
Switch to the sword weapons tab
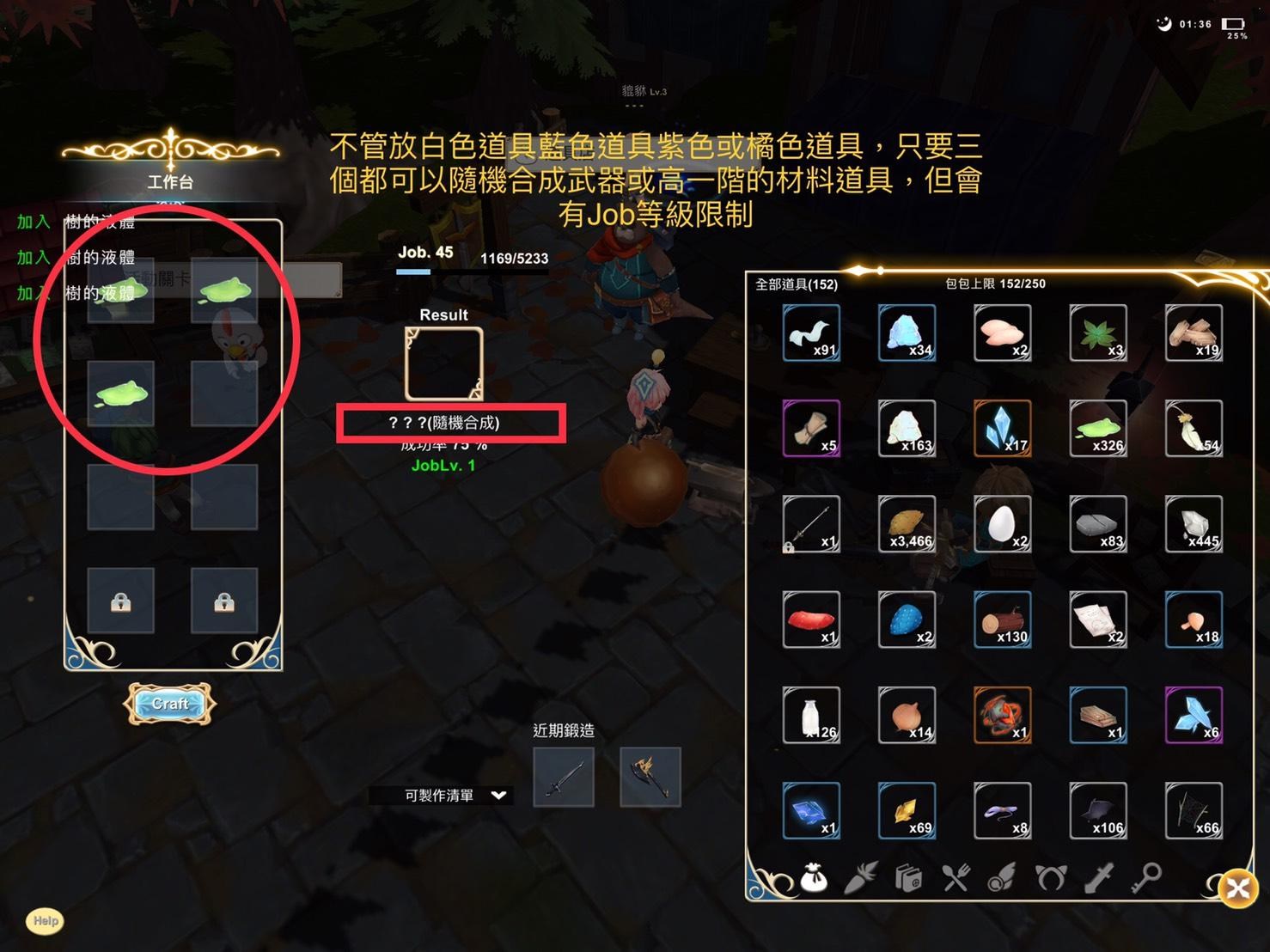point(1099,878)
